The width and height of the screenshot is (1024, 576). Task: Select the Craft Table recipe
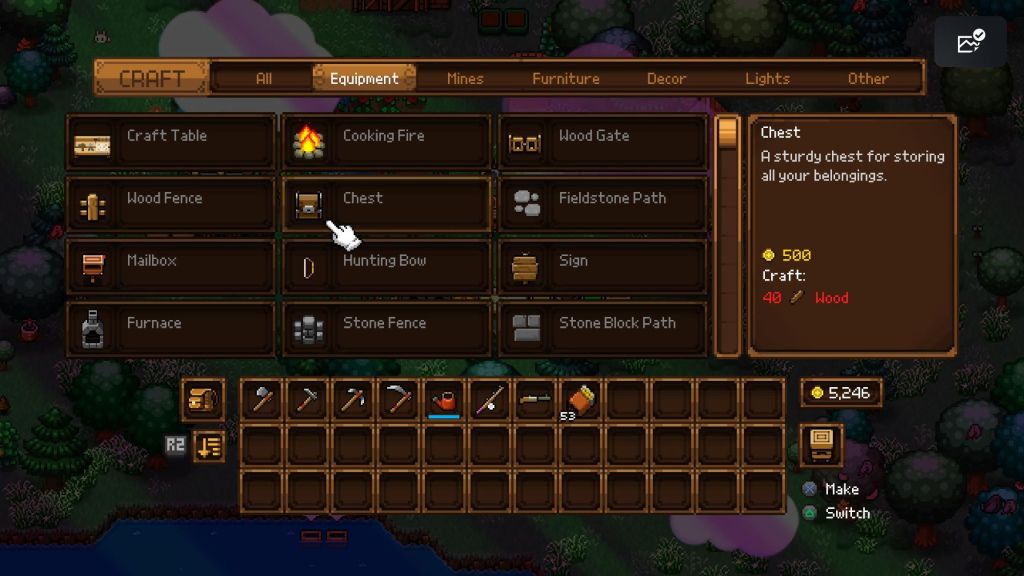click(x=171, y=142)
